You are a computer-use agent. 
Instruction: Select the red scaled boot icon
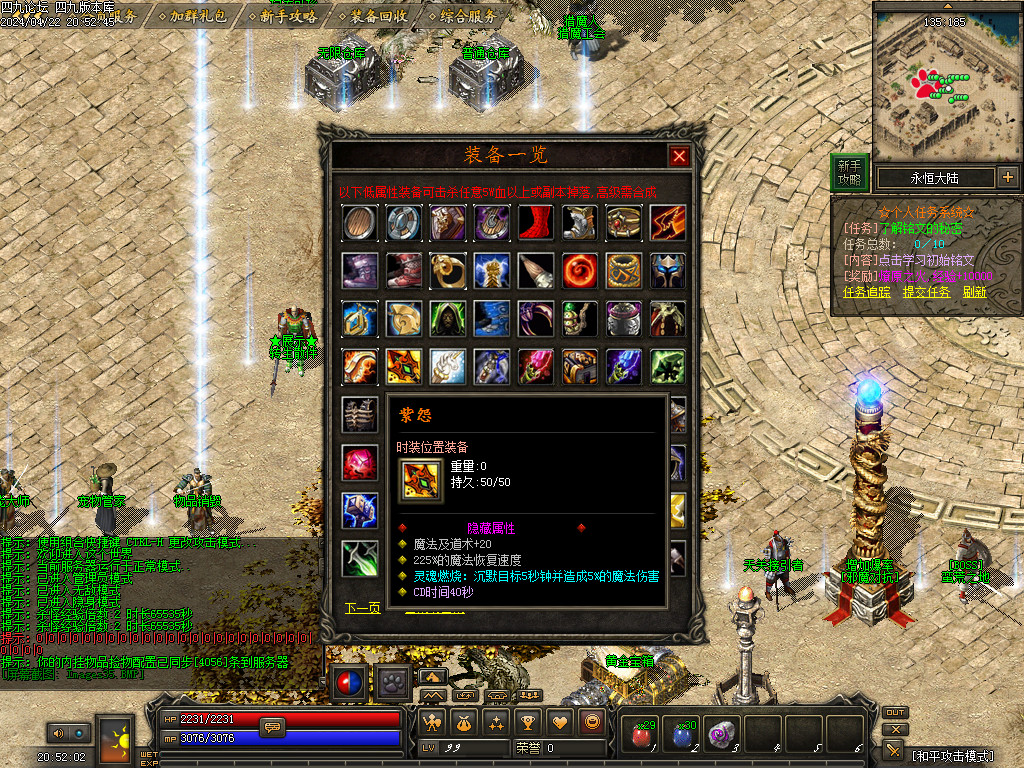point(536,223)
